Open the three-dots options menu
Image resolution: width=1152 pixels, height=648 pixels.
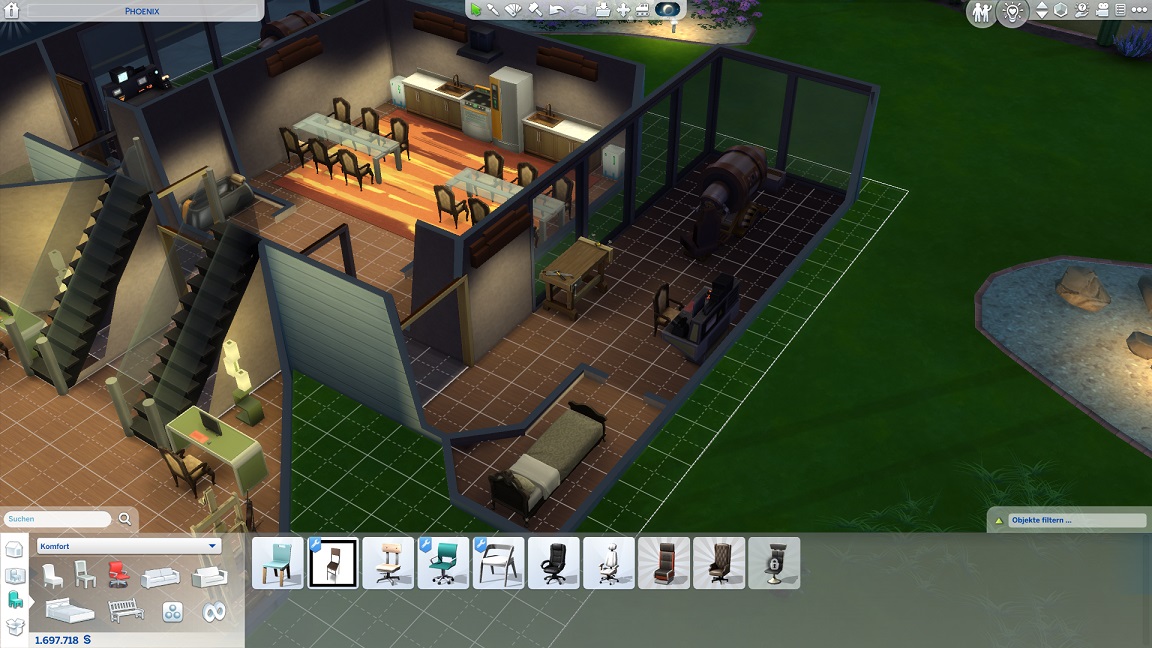point(1140,11)
